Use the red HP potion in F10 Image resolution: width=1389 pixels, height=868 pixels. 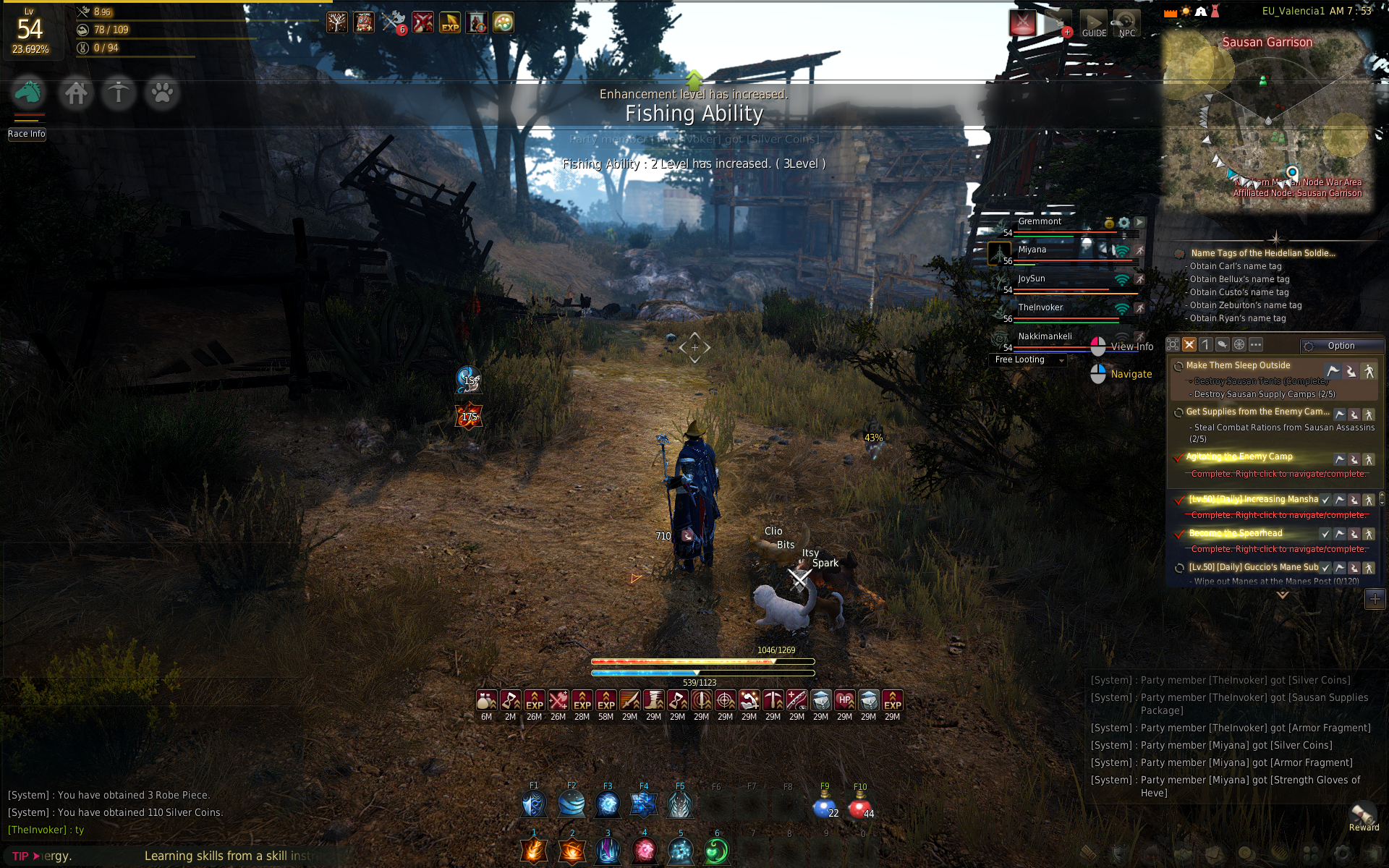tap(859, 806)
